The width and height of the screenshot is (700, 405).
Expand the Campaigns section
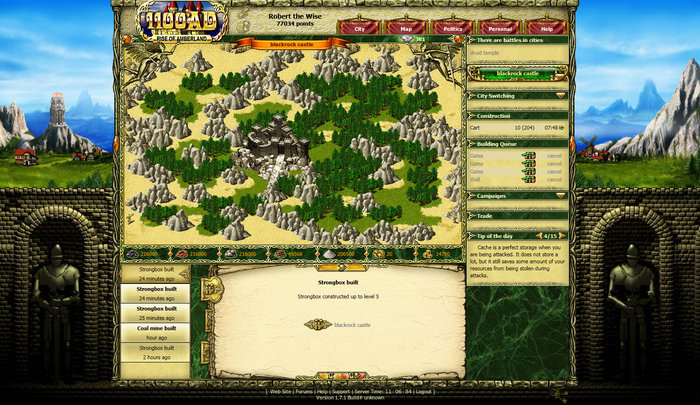(517, 195)
